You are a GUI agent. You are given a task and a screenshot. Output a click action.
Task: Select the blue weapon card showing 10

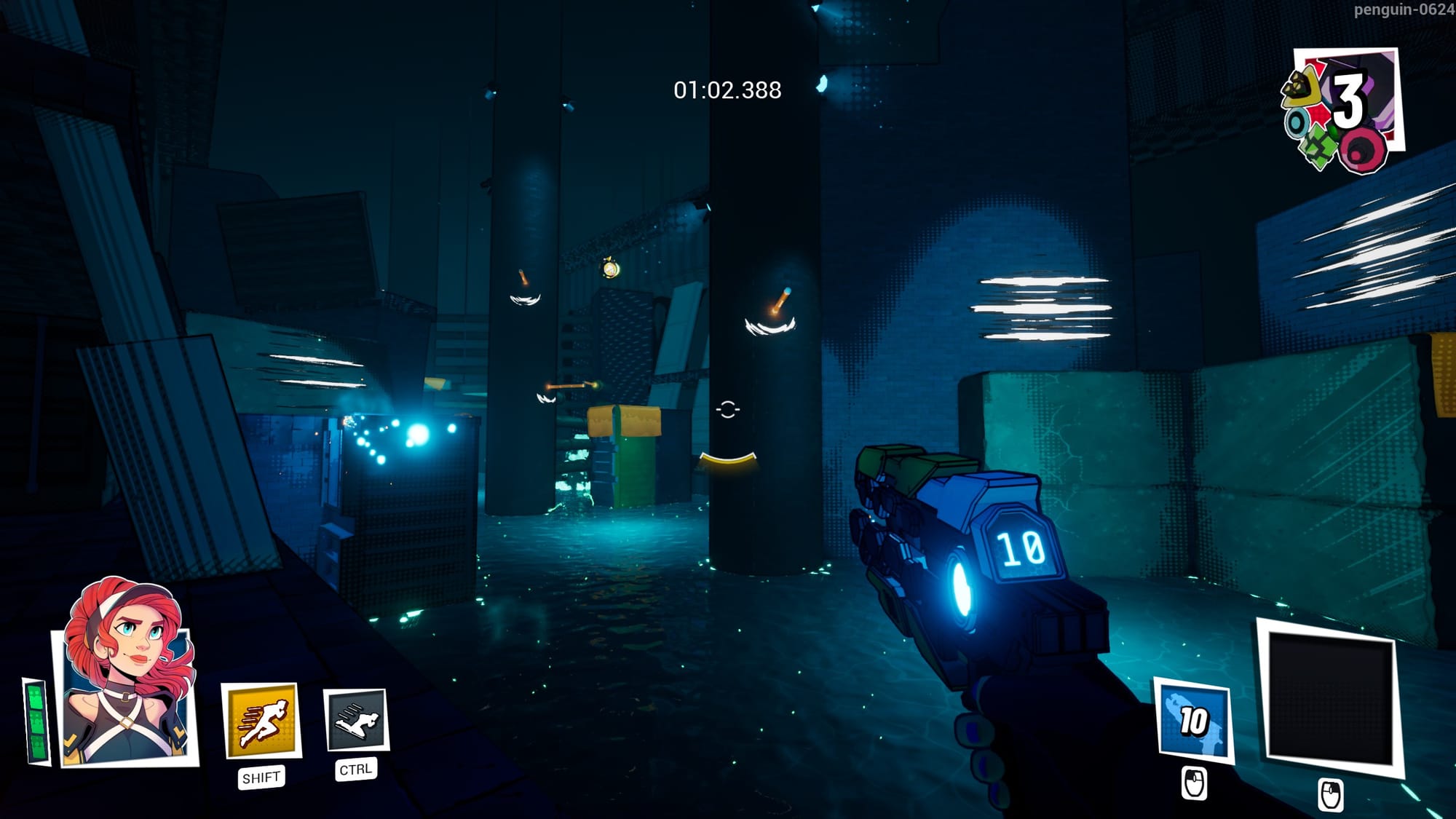click(1193, 720)
